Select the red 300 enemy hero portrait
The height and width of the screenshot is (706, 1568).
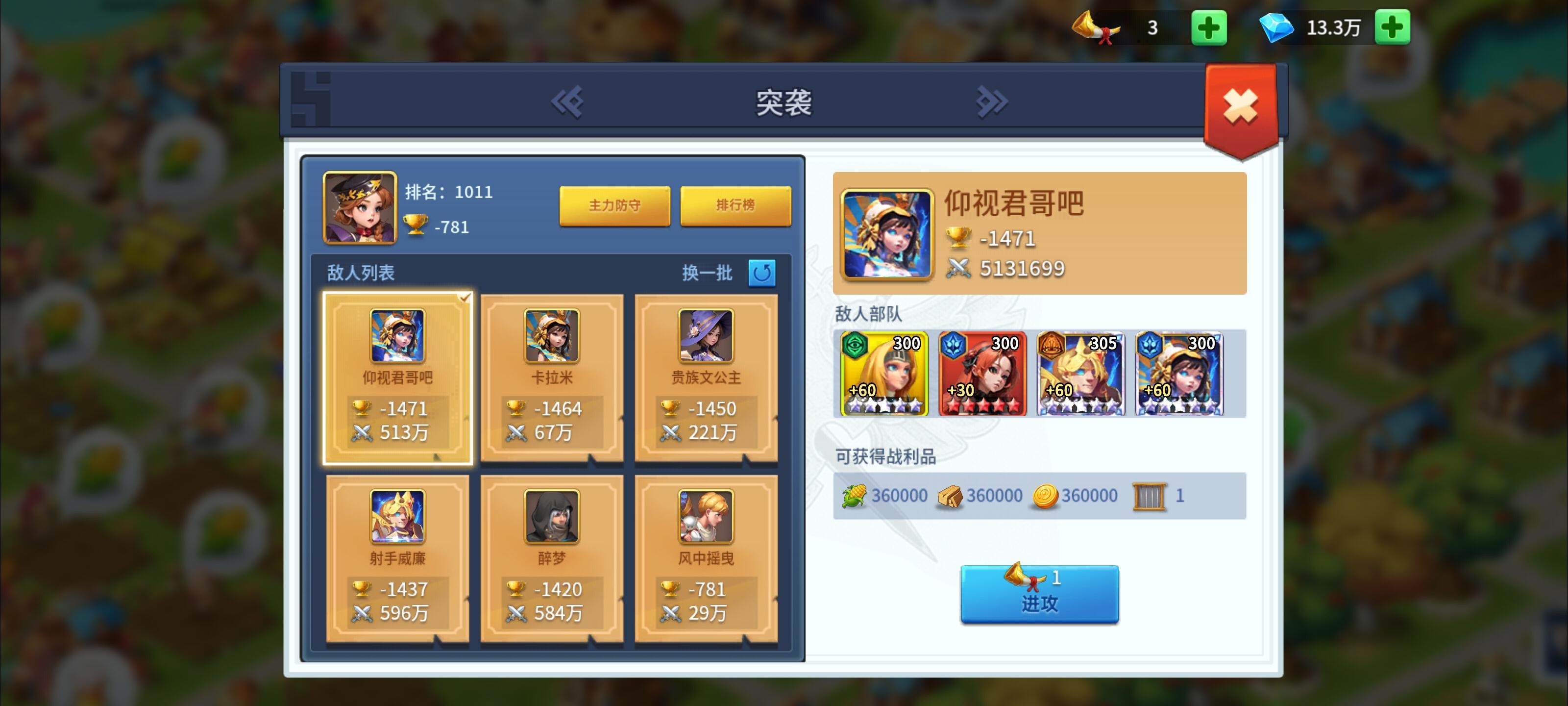[983, 373]
